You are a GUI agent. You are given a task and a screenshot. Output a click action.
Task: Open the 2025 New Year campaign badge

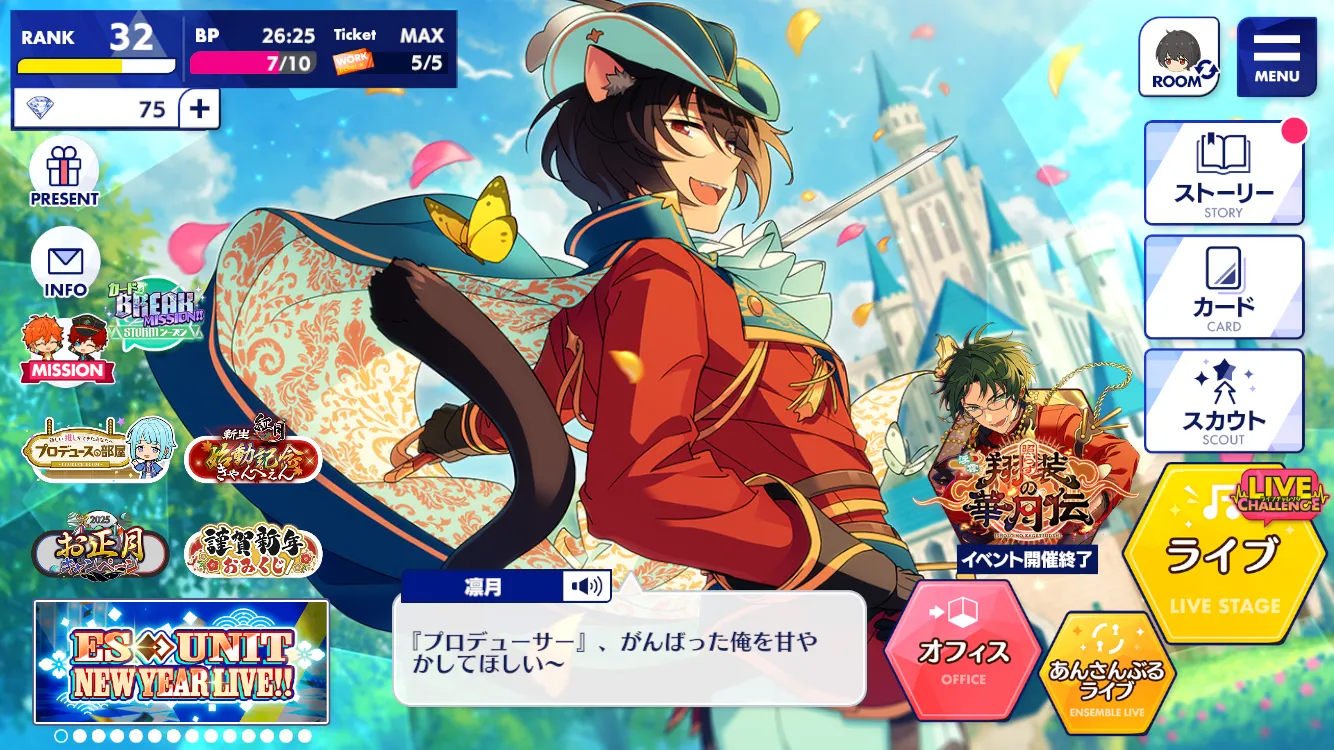tap(100, 547)
